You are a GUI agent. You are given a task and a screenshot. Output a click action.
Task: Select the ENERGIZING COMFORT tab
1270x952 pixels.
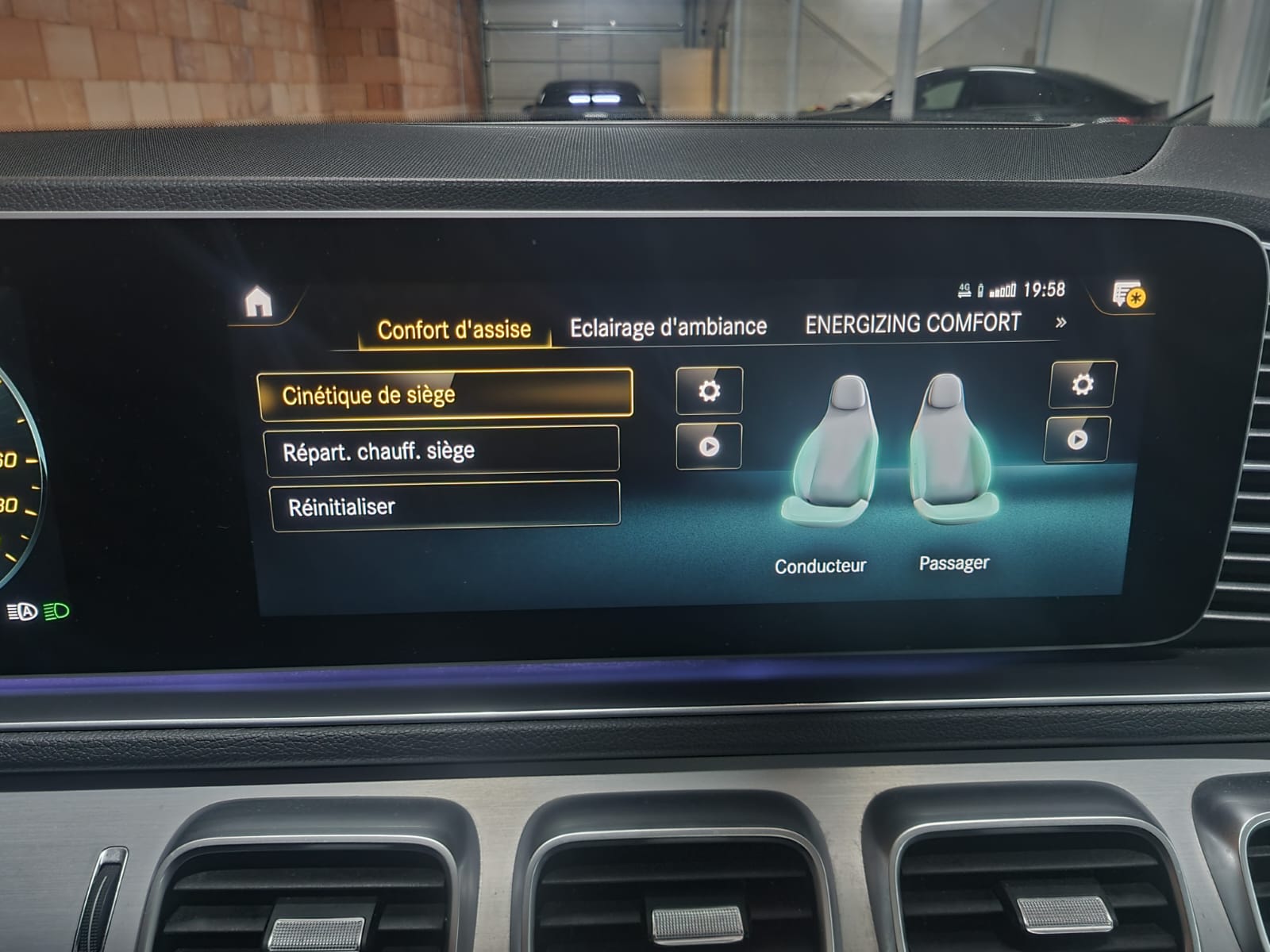pos(913,324)
